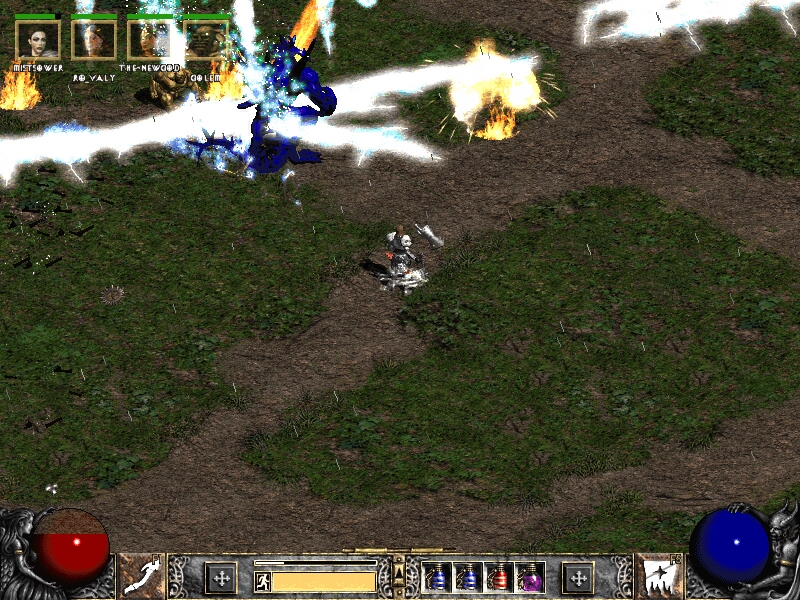Use the leftmost blue mana potion
The height and width of the screenshot is (600, 800).
tap(438, 578)
